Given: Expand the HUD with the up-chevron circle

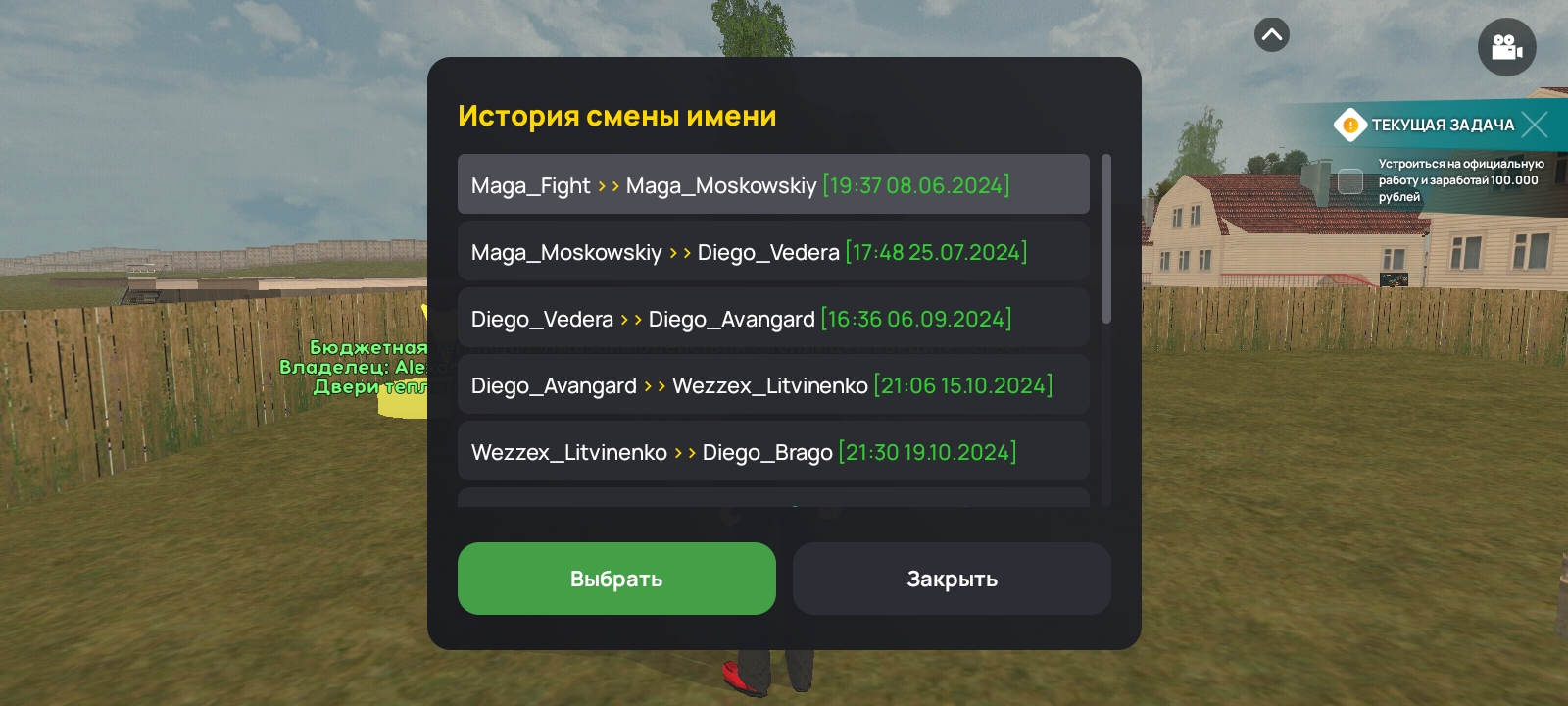Looking at the screenshot, I should click(x=1271, y=34).
